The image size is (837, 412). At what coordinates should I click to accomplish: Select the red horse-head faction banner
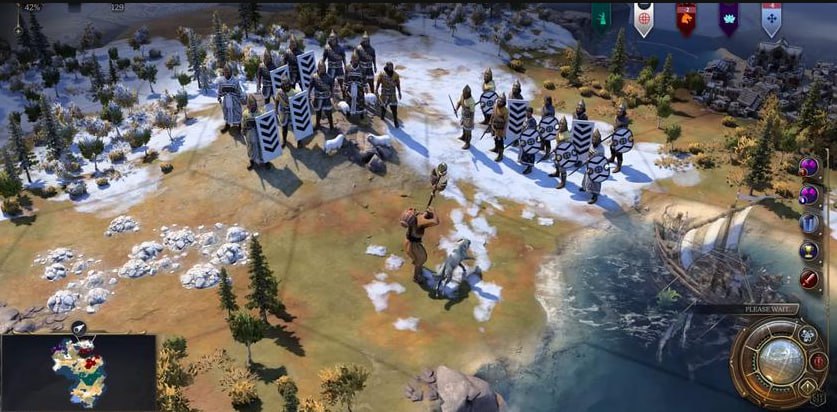pyautogui.click(x=686, y=17)
